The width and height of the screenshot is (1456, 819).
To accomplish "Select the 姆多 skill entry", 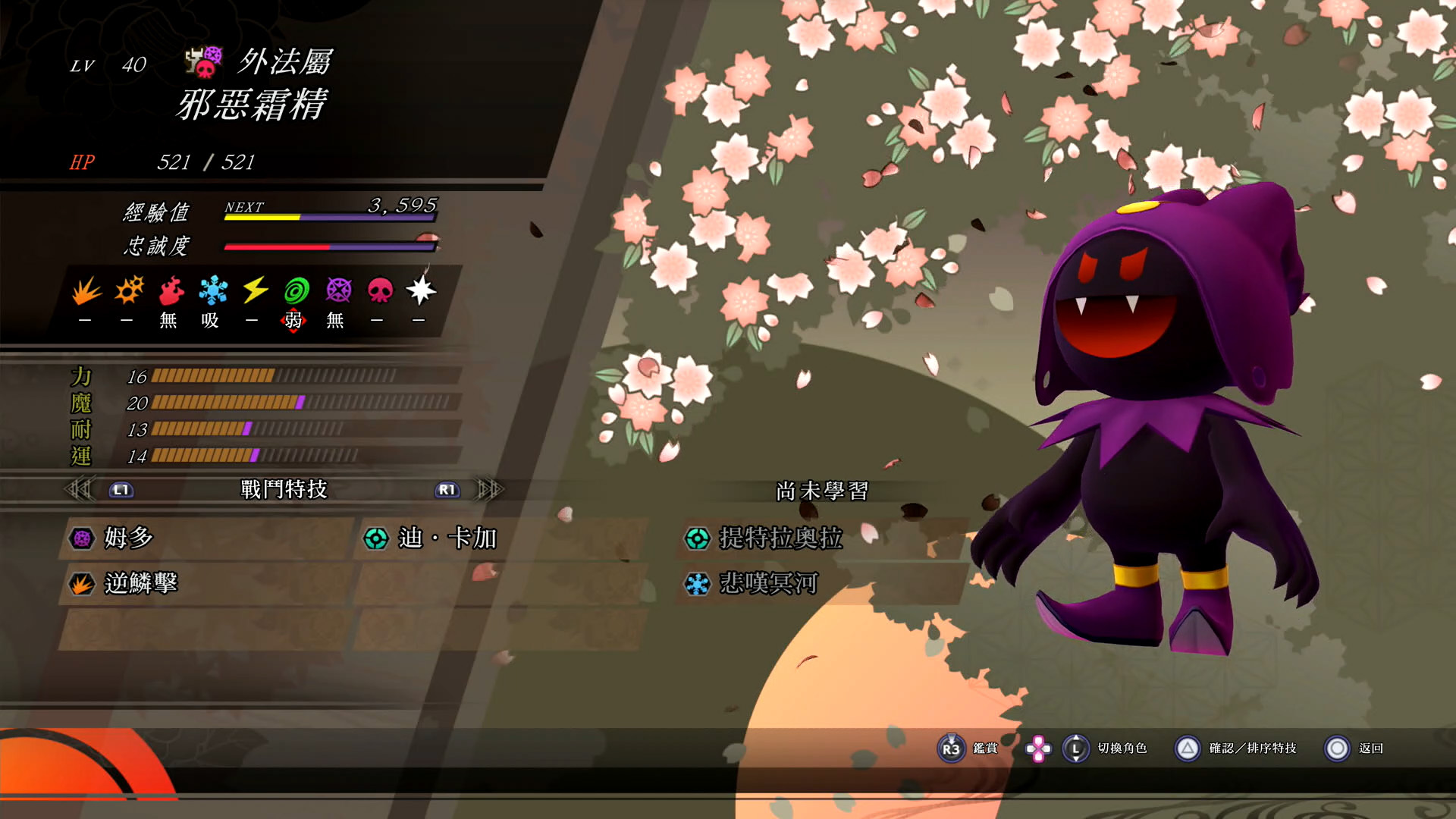I will (129, 538).
